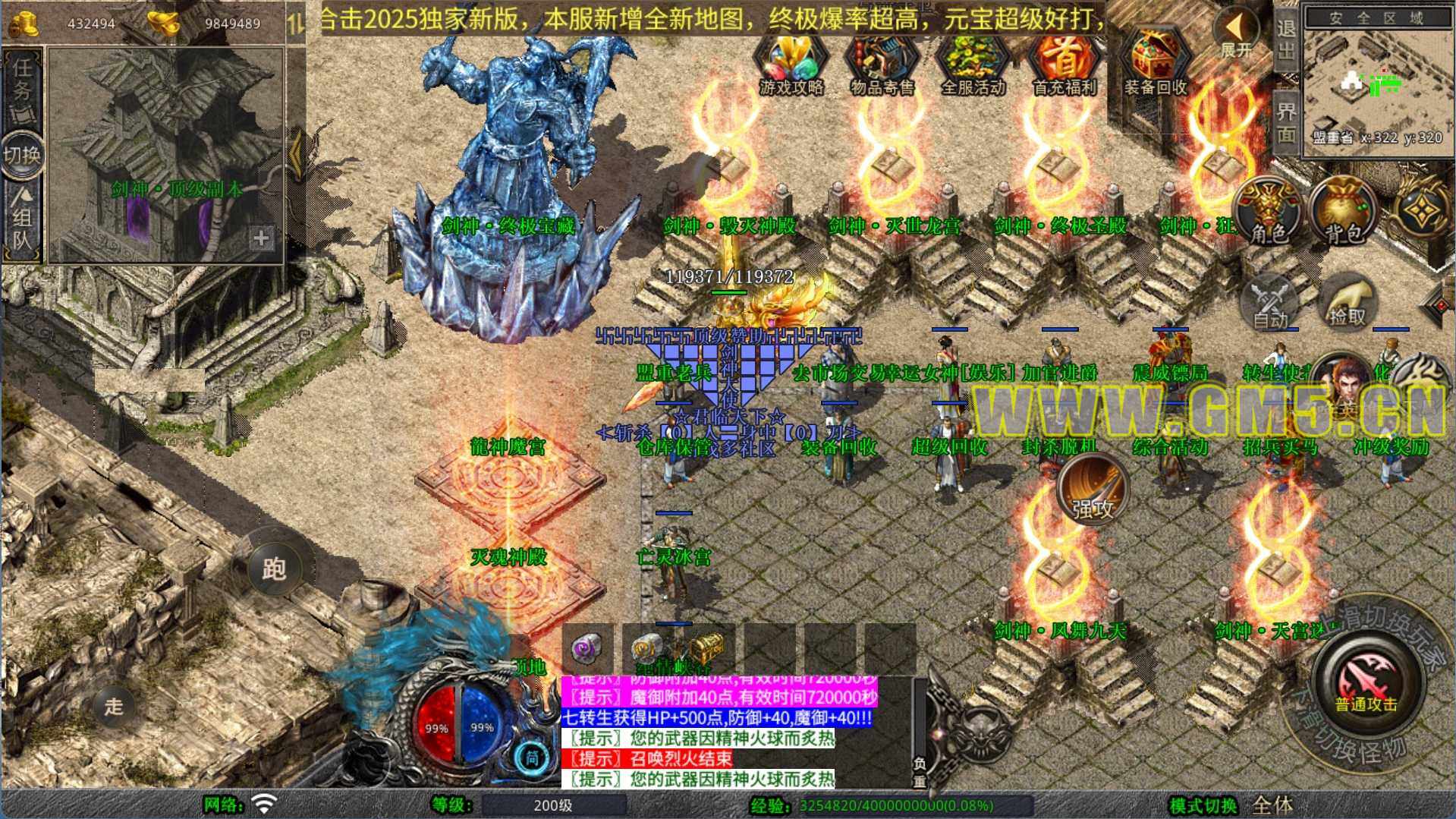Open the 装备回收 treasure chest icon
This screenshot has width=1456, height=819.
point(1155,65)
